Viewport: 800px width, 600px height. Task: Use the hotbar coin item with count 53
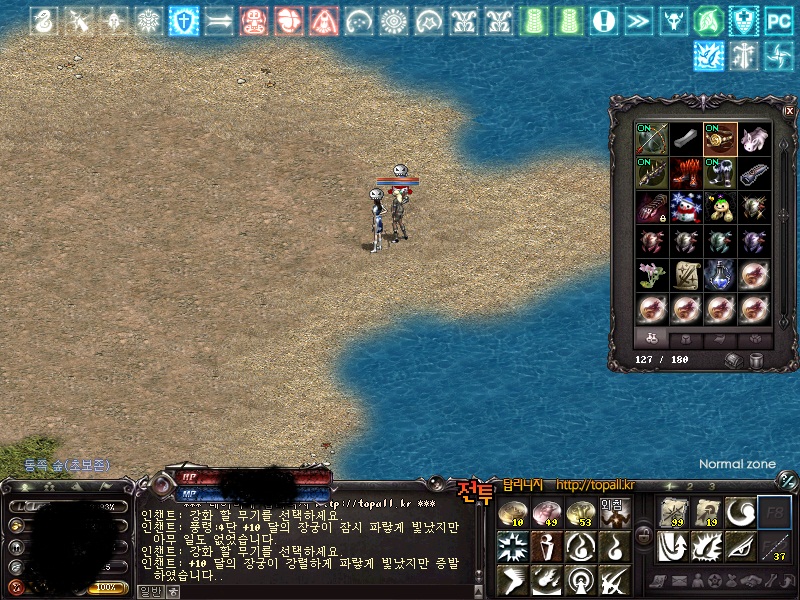pyautogui.click(x=580, y=513)
